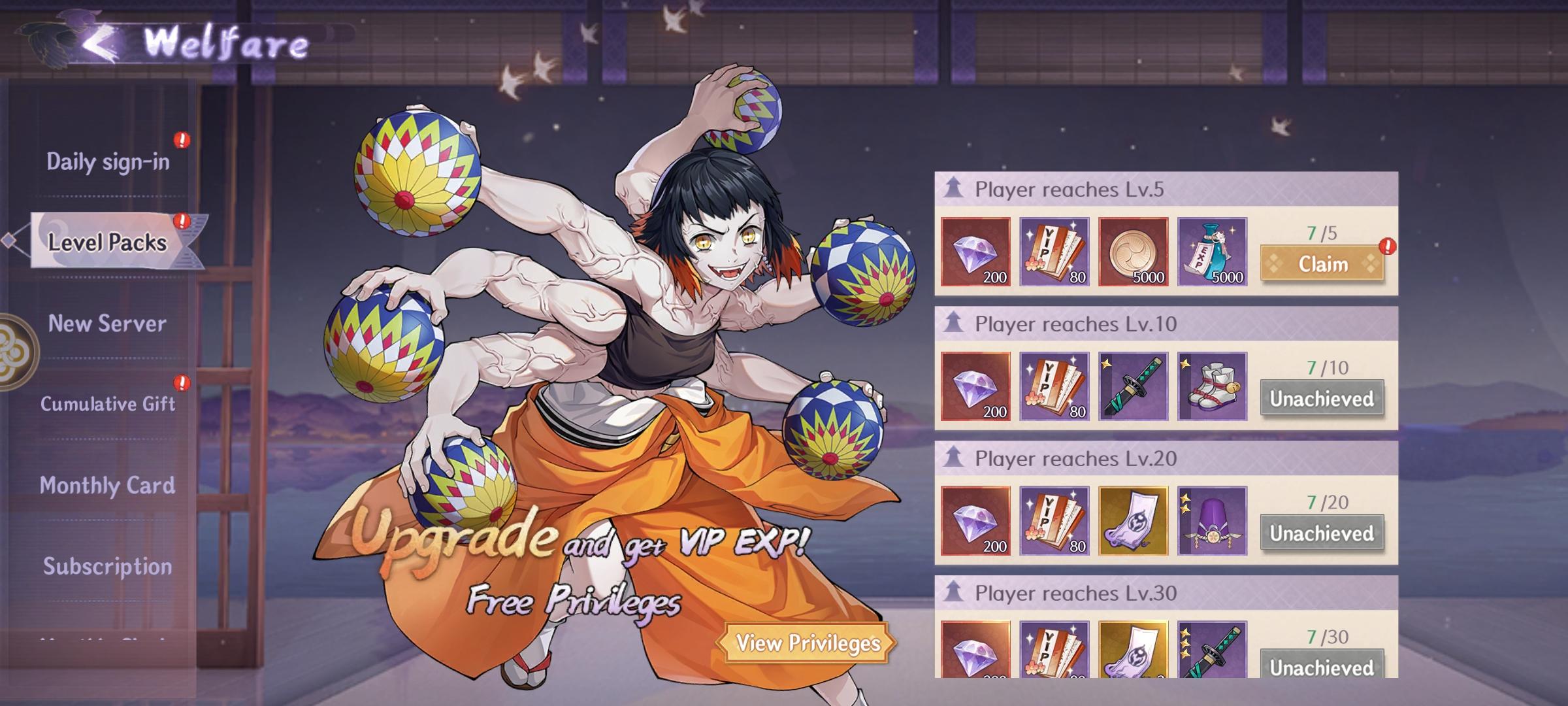This screenshot has height=706, width=1568.
Task: Select the Monthly Card menu entry
Action: [106, 486]
